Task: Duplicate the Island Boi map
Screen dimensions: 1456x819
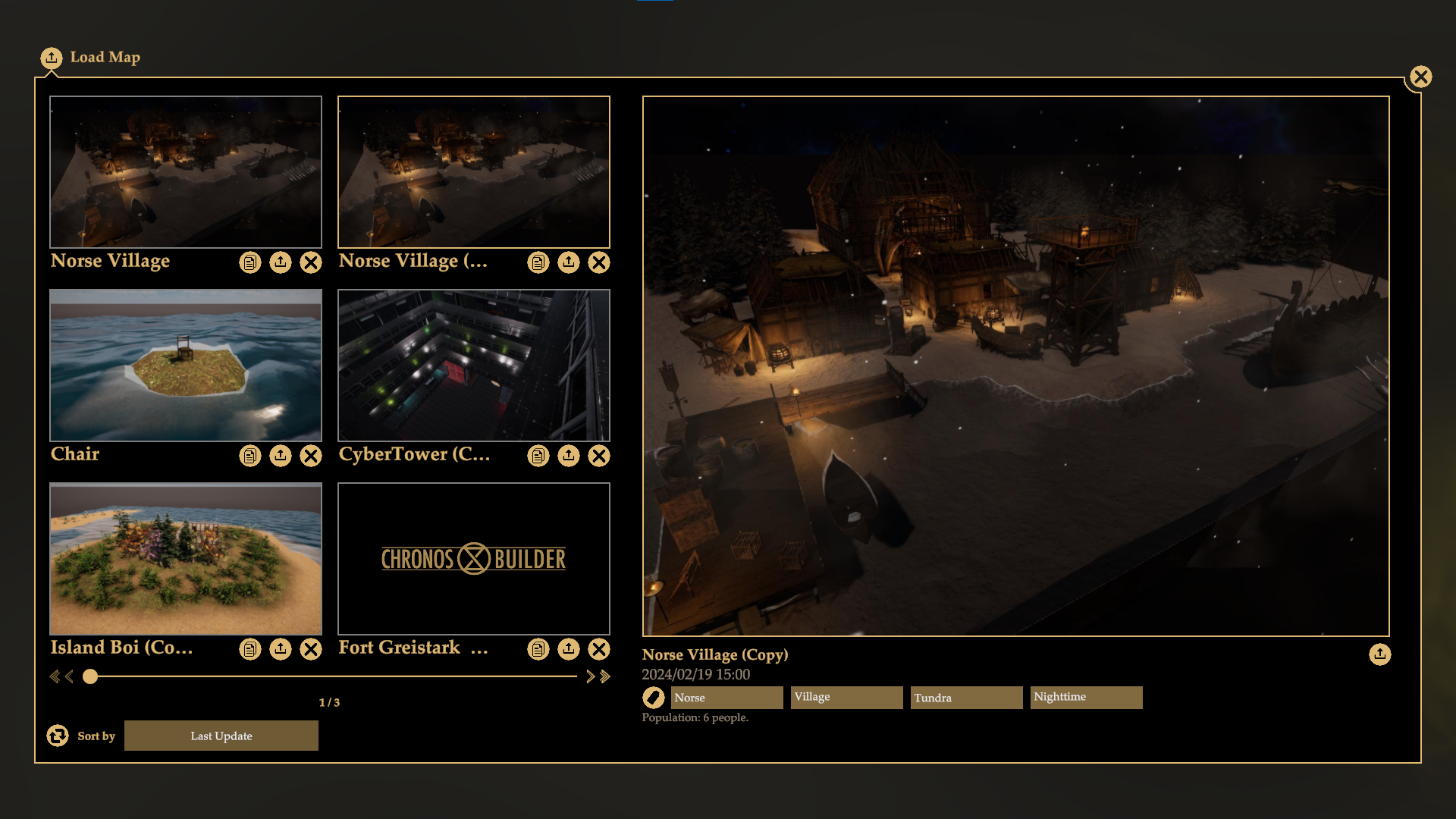Action: tap(250, 649)
